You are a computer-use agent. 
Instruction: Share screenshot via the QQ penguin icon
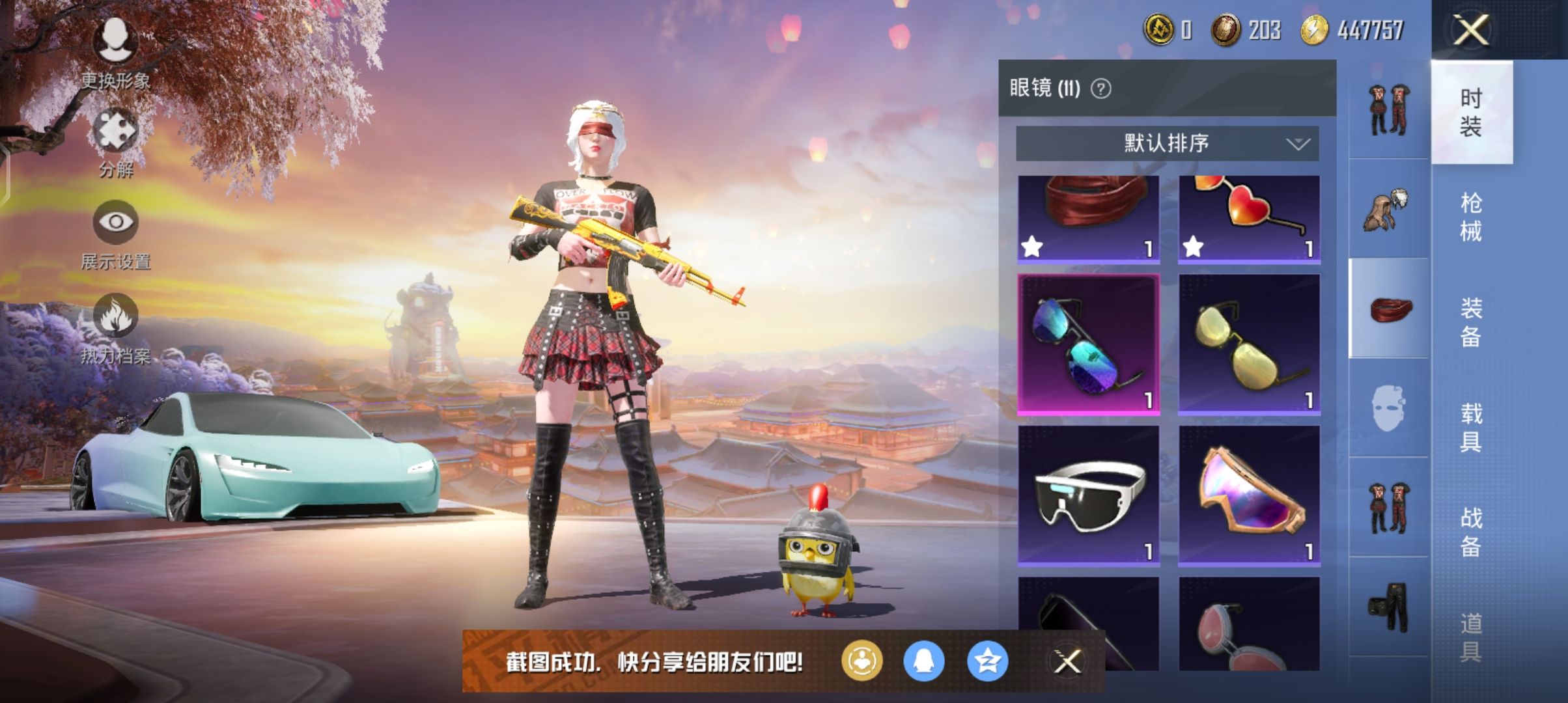(924, 662)
